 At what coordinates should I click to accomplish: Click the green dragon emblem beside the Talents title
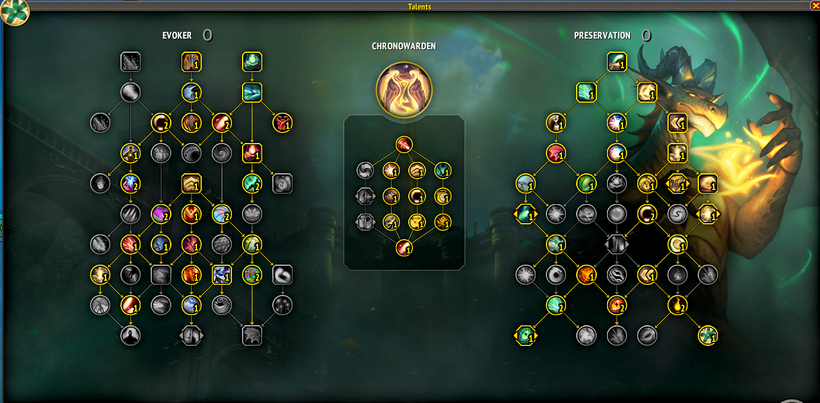15,12
